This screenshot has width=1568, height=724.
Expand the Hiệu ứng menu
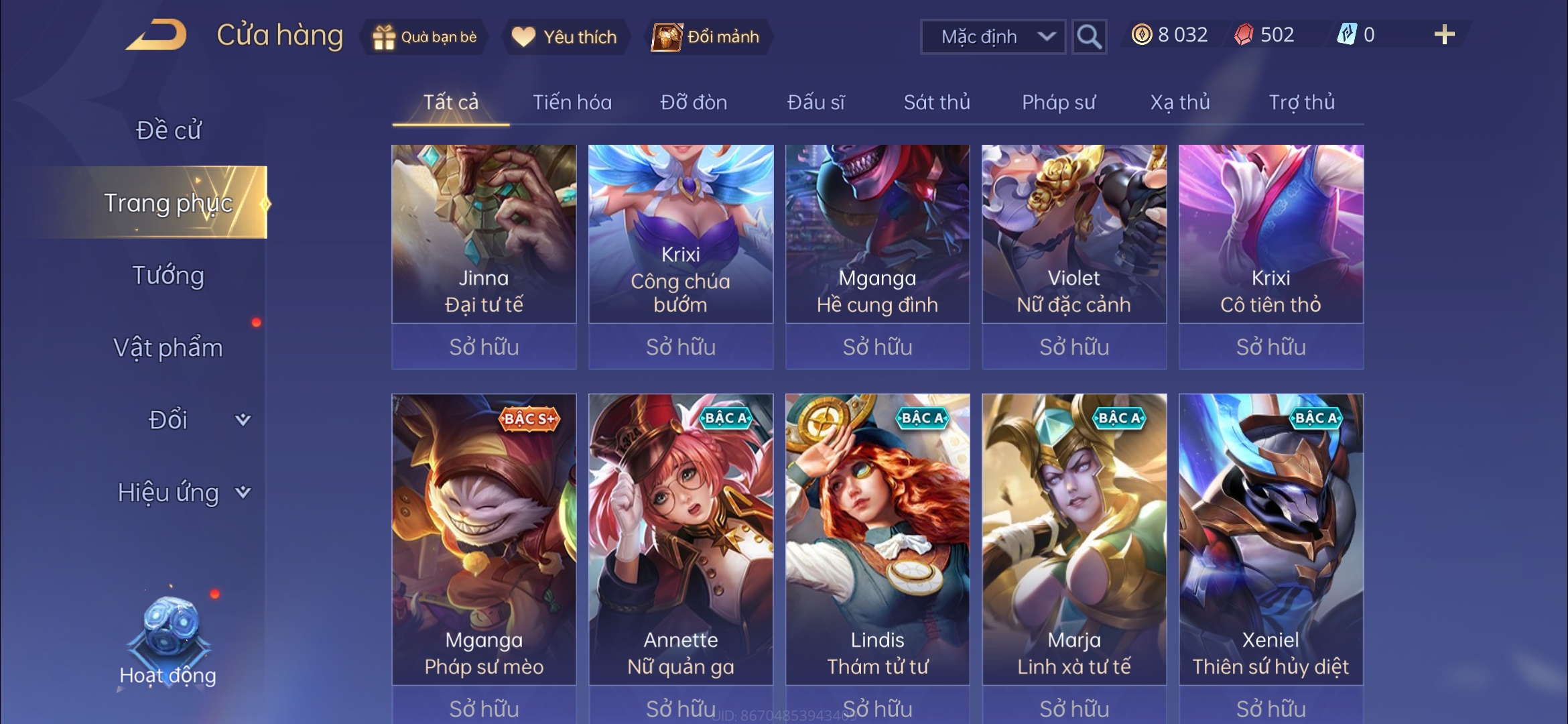[x=182, y=493]
